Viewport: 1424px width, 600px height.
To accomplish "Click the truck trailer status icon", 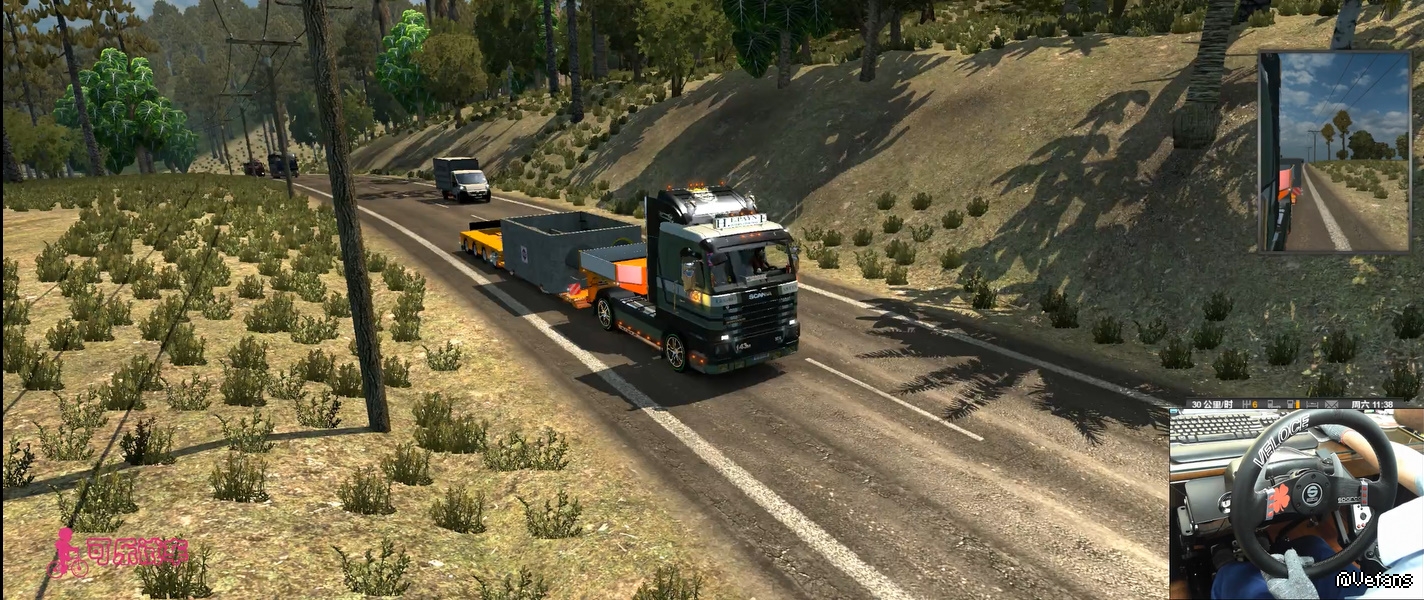I will (x=1273, y=404).
